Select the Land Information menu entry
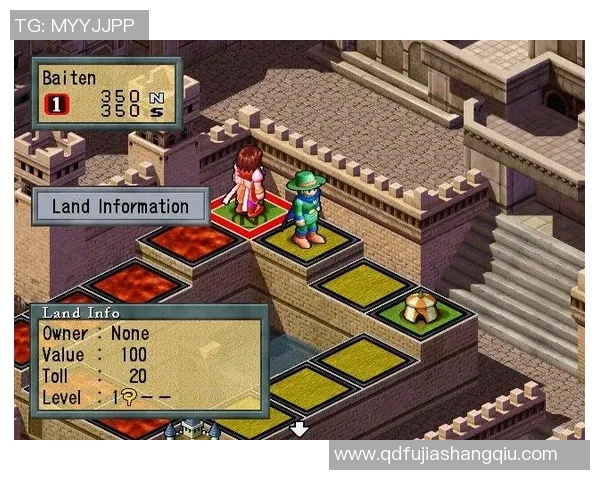 point(120,207)
